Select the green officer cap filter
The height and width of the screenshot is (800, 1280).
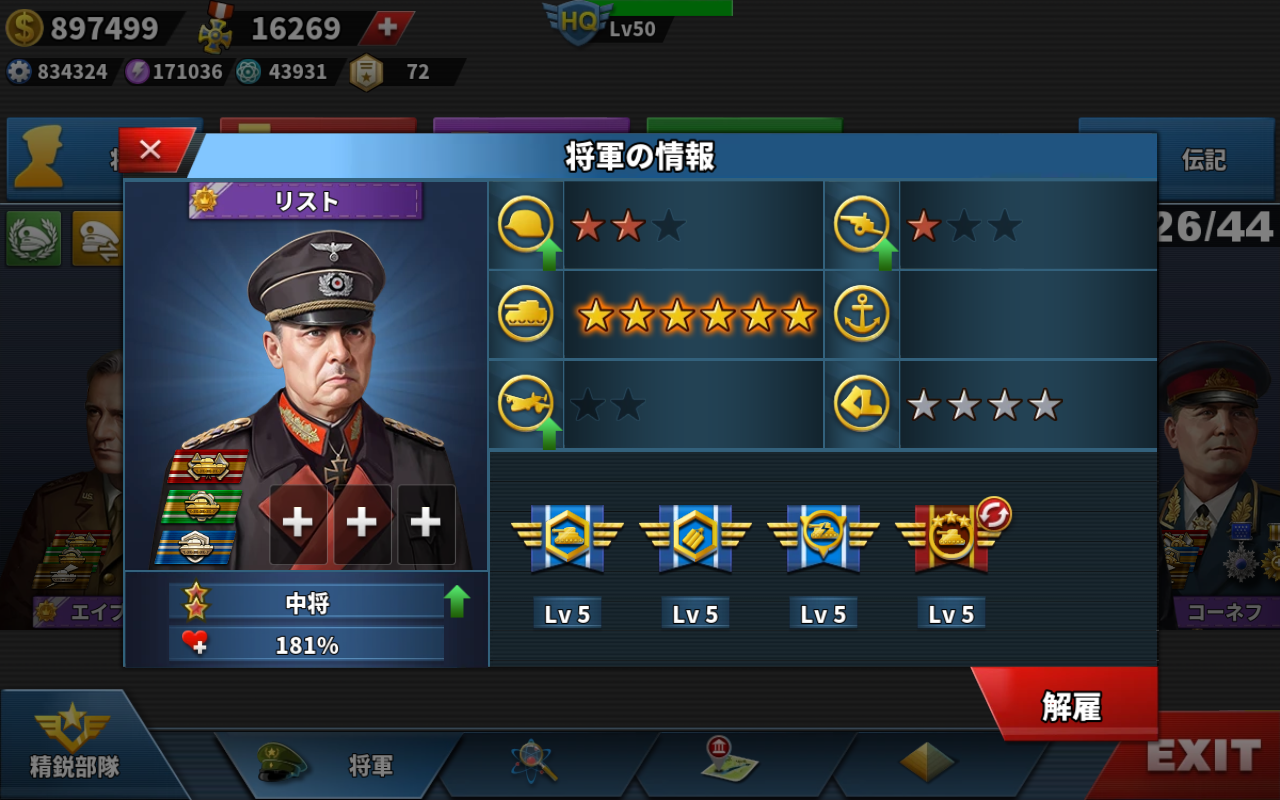[x=33, y=238]
